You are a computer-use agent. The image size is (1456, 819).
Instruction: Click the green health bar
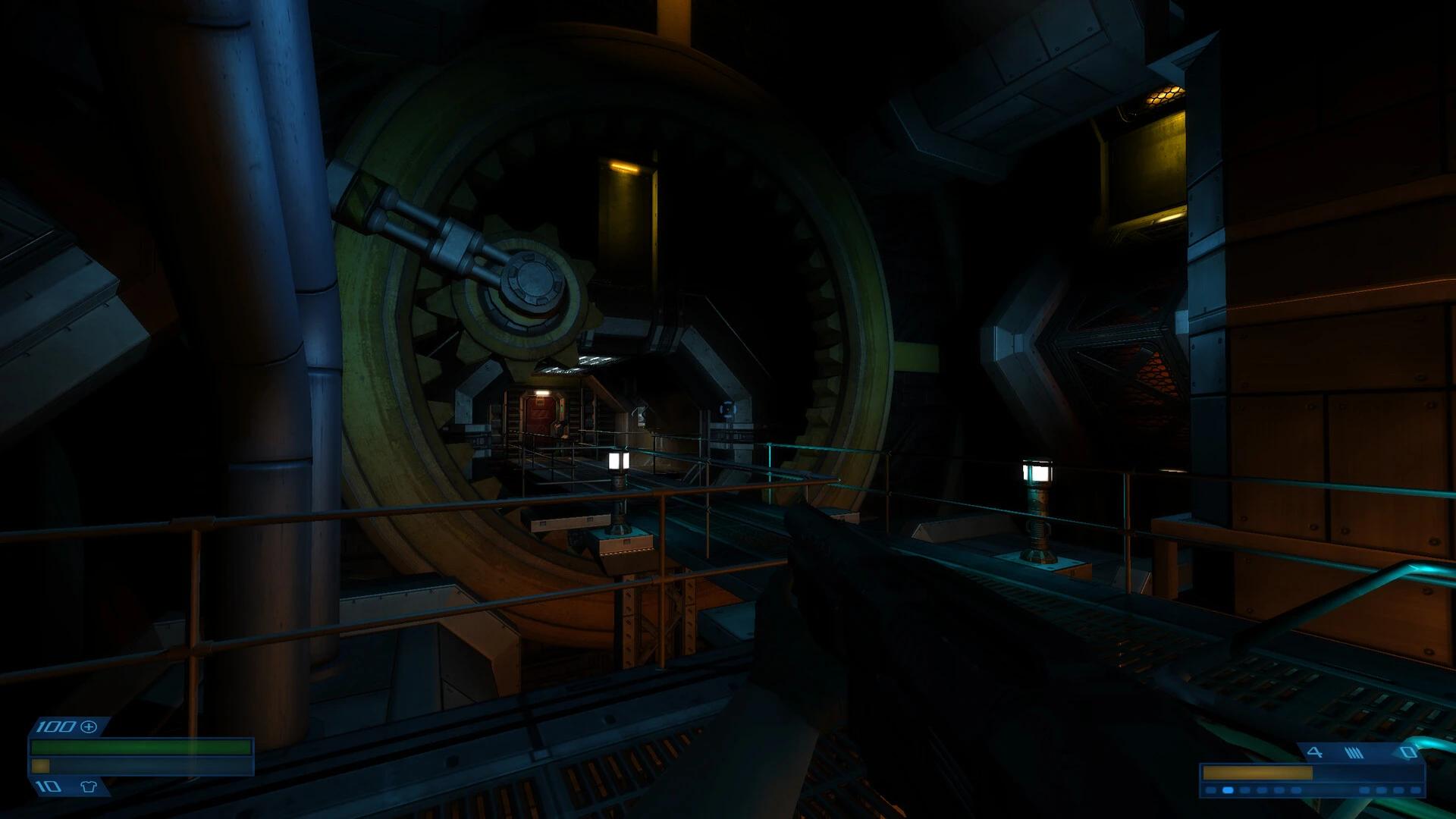point(140,746)
